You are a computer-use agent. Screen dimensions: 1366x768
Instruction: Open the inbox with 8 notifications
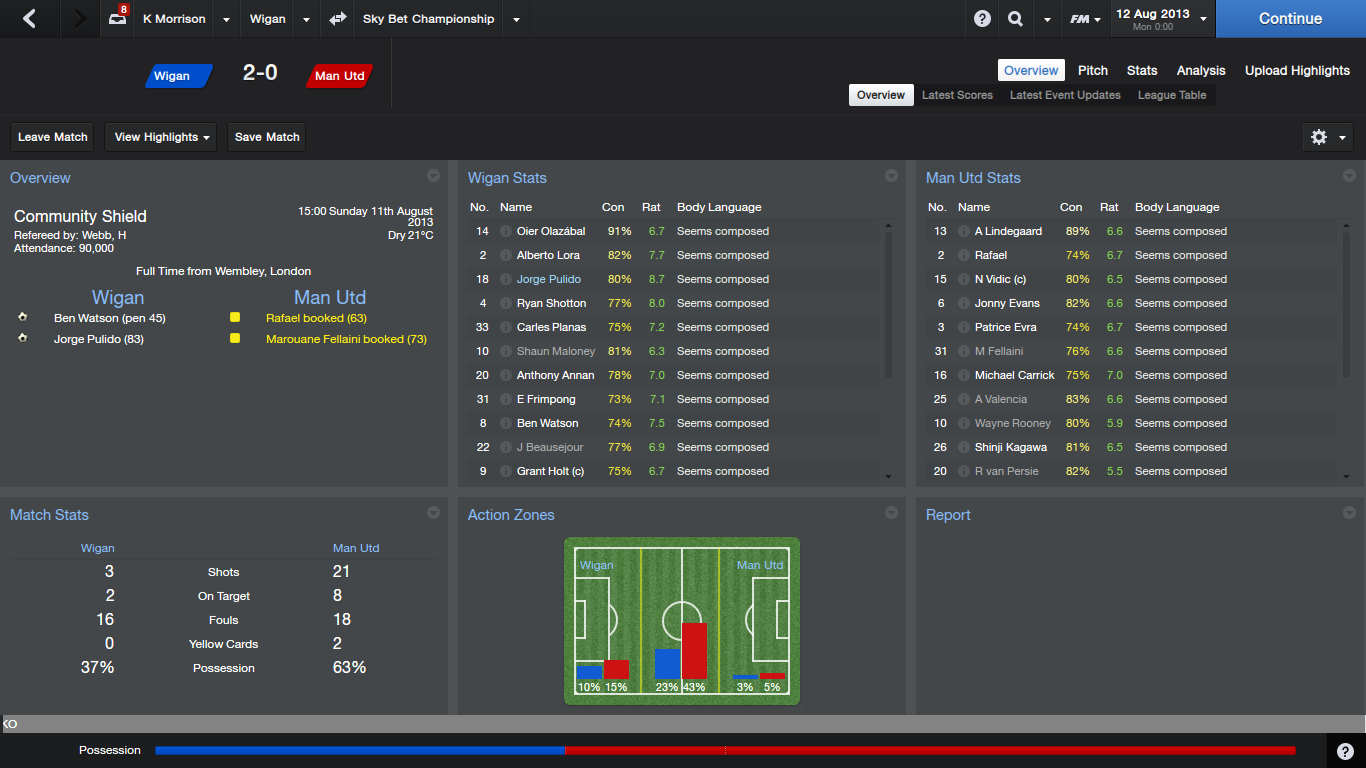coord(118,18)
